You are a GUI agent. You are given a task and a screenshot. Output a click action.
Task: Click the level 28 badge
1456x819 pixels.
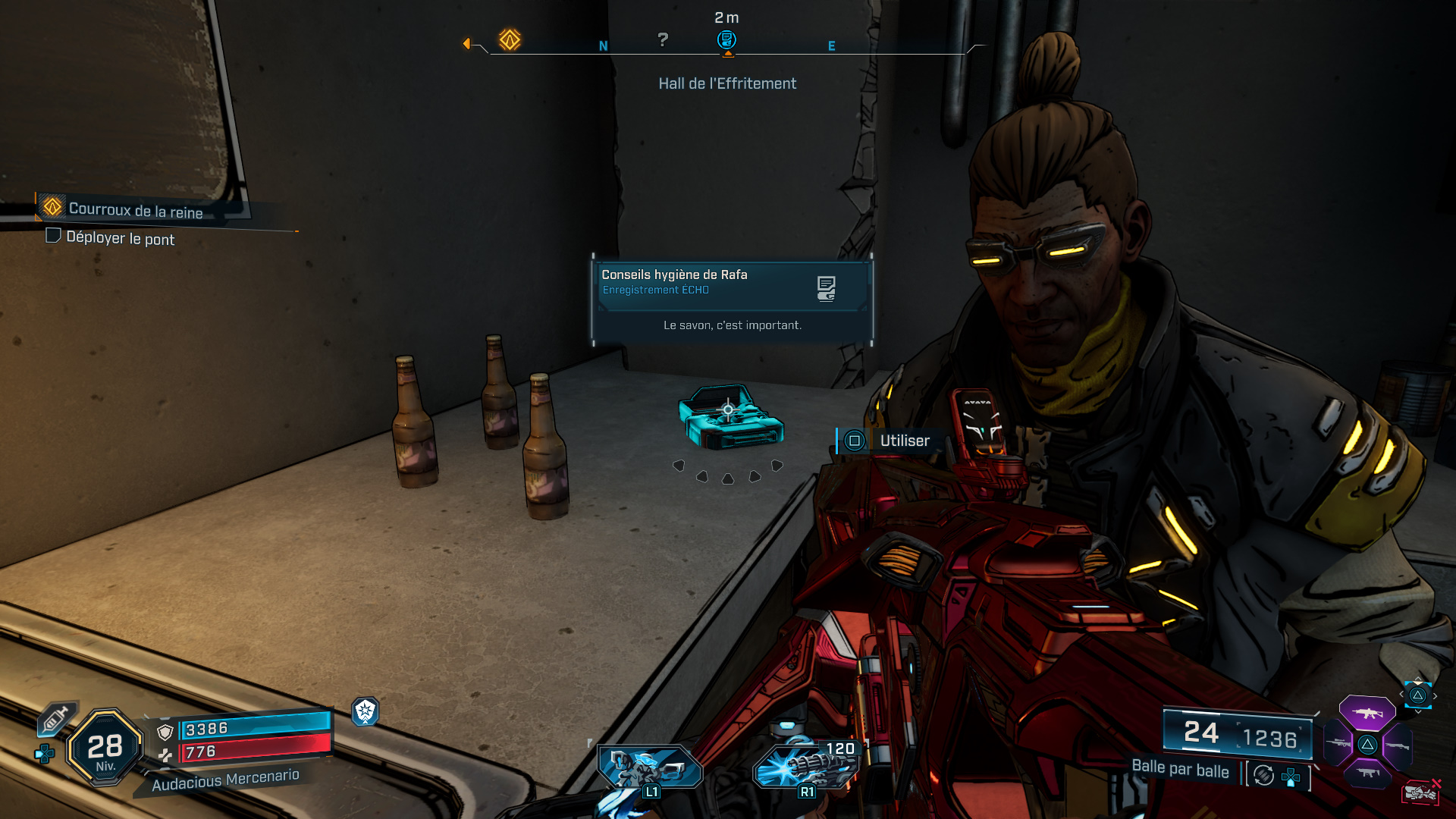coord(105,748)
